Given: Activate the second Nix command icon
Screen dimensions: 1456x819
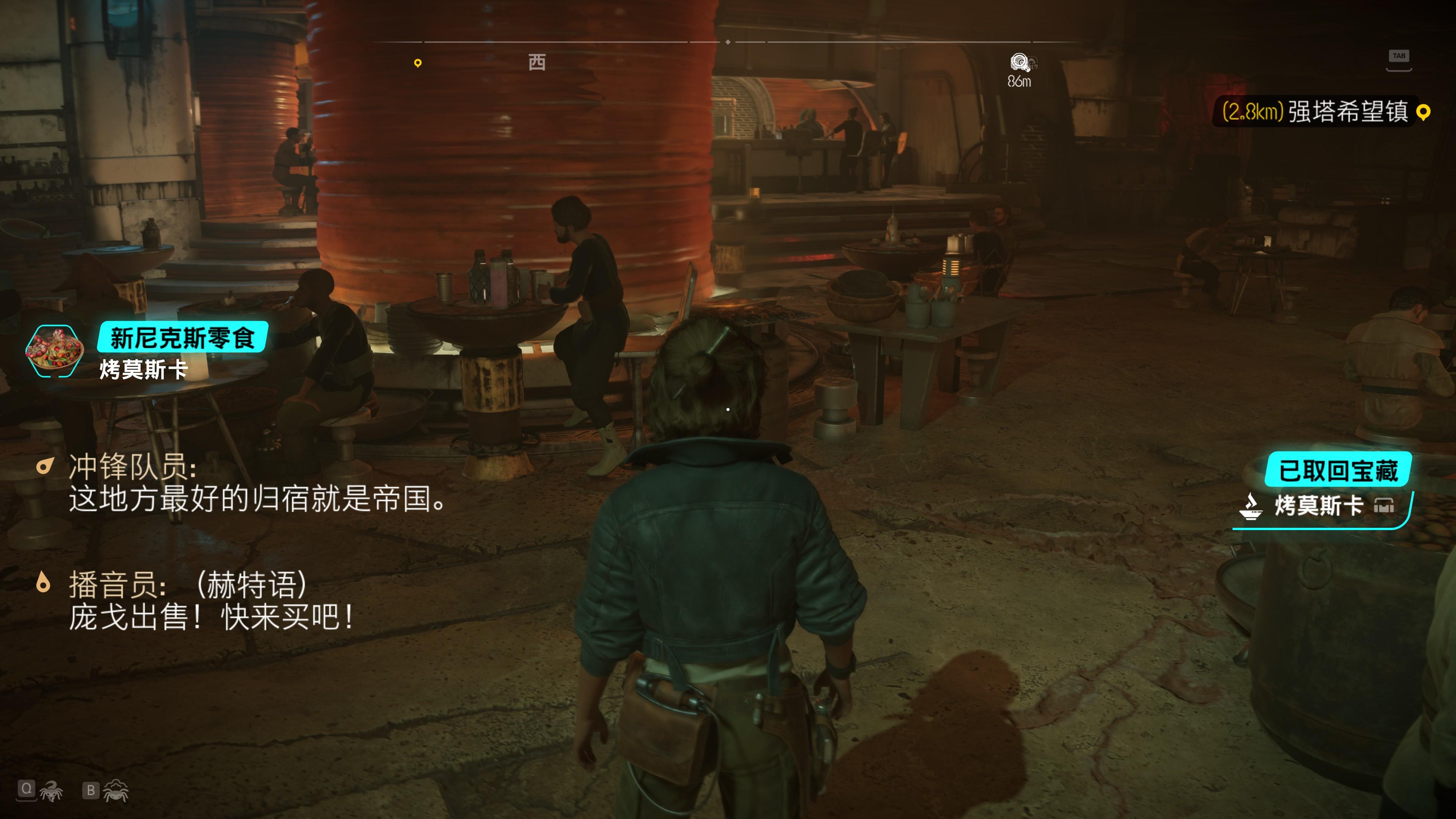Looking at the screenshot, I should pos(116,790).
